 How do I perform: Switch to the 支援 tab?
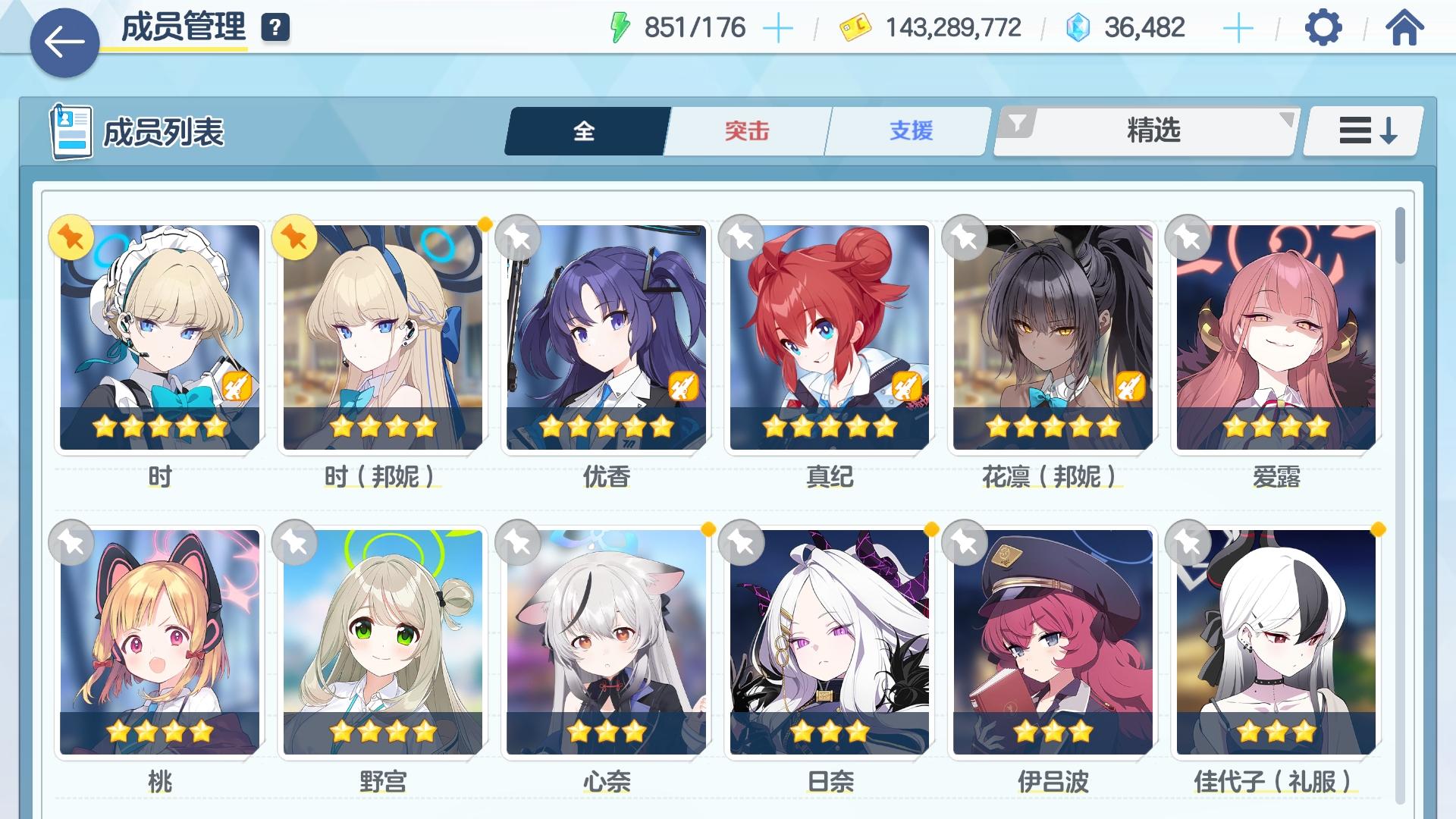click(911, 130)
